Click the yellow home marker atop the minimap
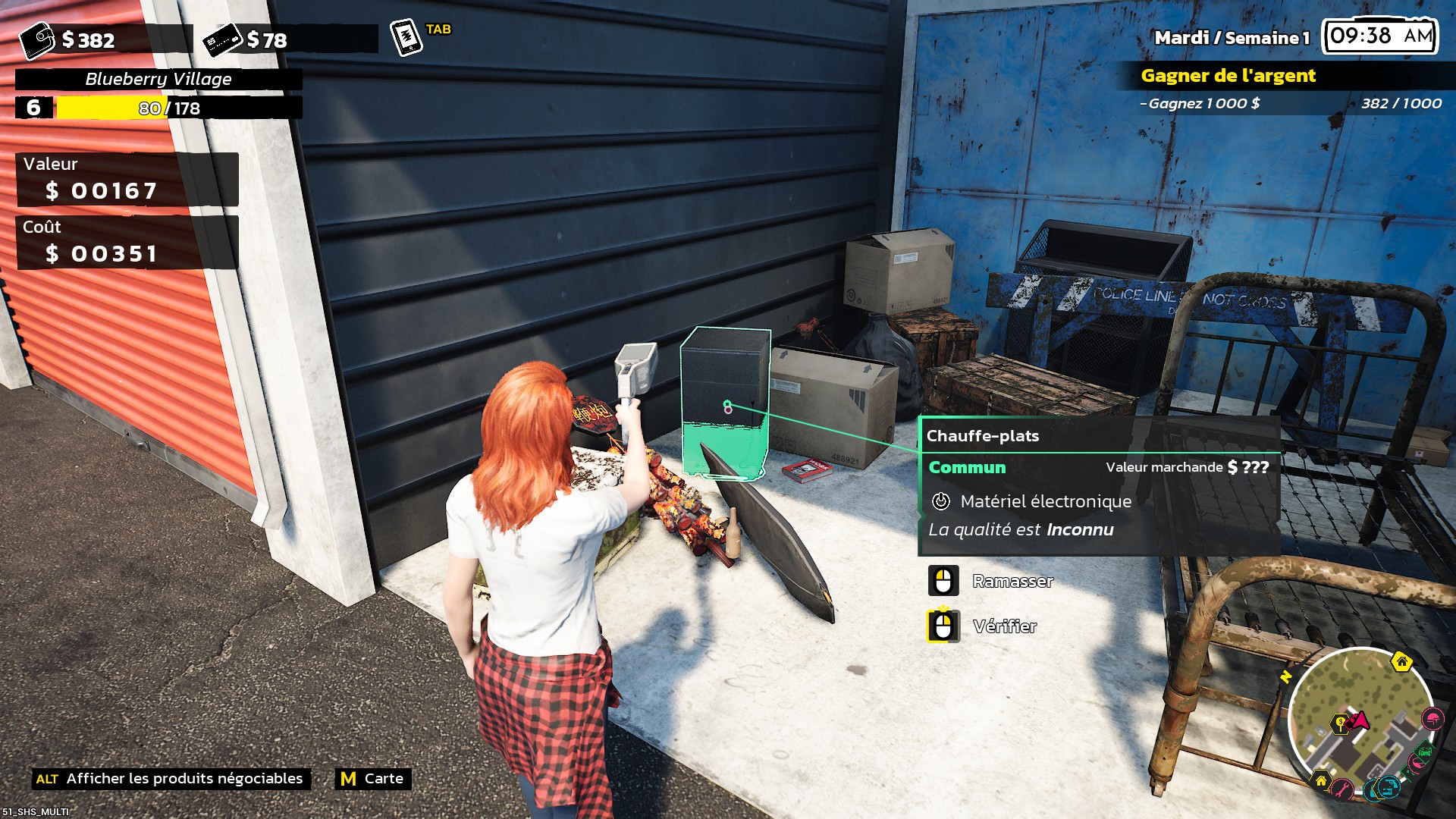This screenshot has width=1456, height=819. 1401,662
